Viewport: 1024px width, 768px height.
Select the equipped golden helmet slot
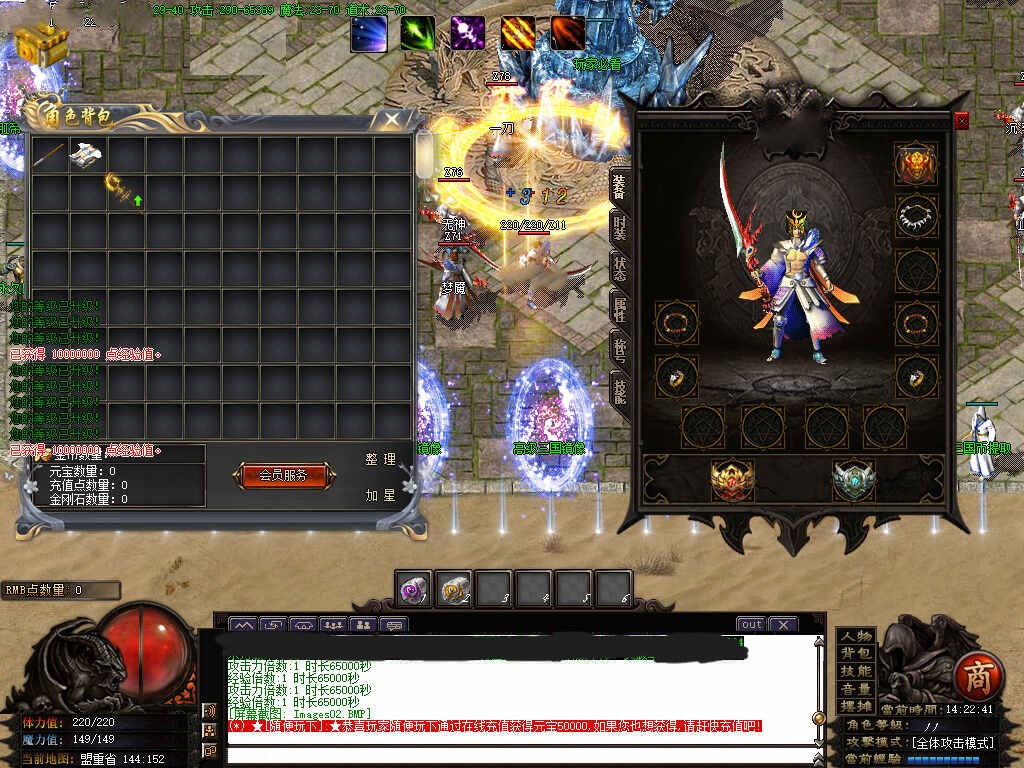tap(915, 164)
